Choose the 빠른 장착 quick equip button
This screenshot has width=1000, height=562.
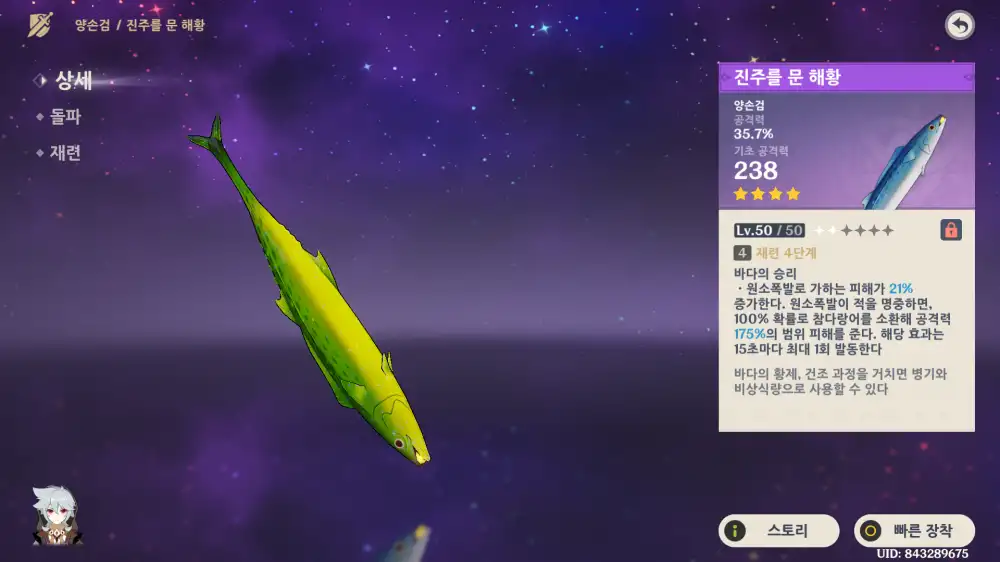[x=914, y=531]
